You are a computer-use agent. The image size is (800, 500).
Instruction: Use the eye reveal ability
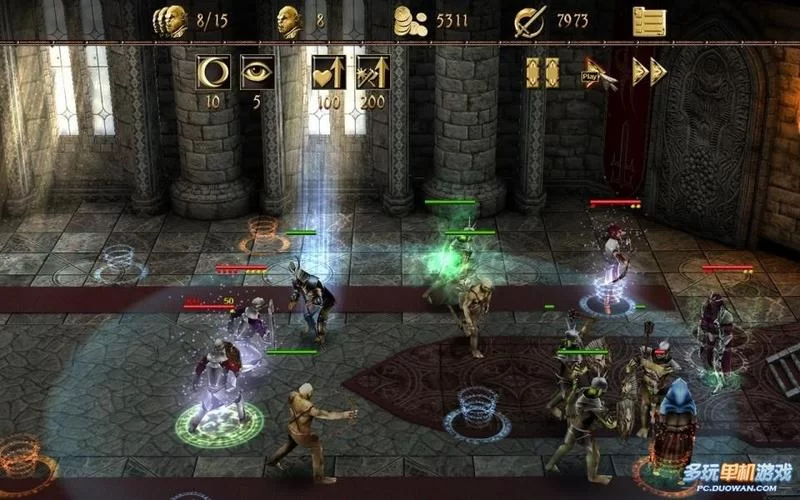[257, 72]
